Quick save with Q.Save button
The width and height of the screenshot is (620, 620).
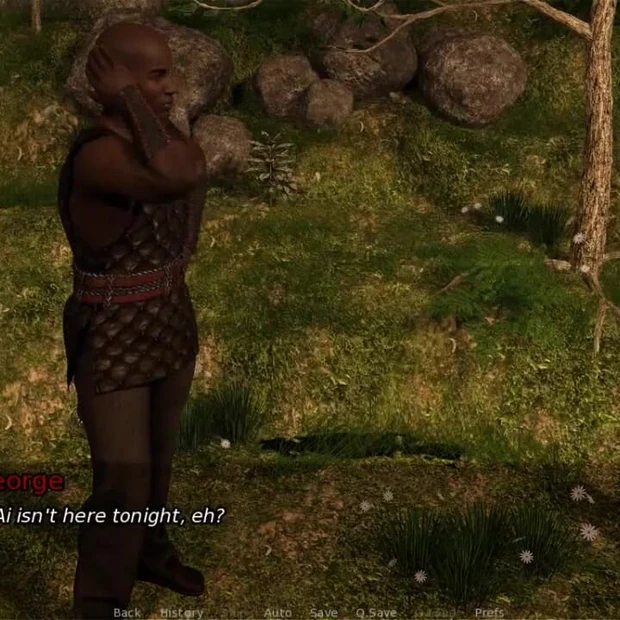tap(376, 612)
